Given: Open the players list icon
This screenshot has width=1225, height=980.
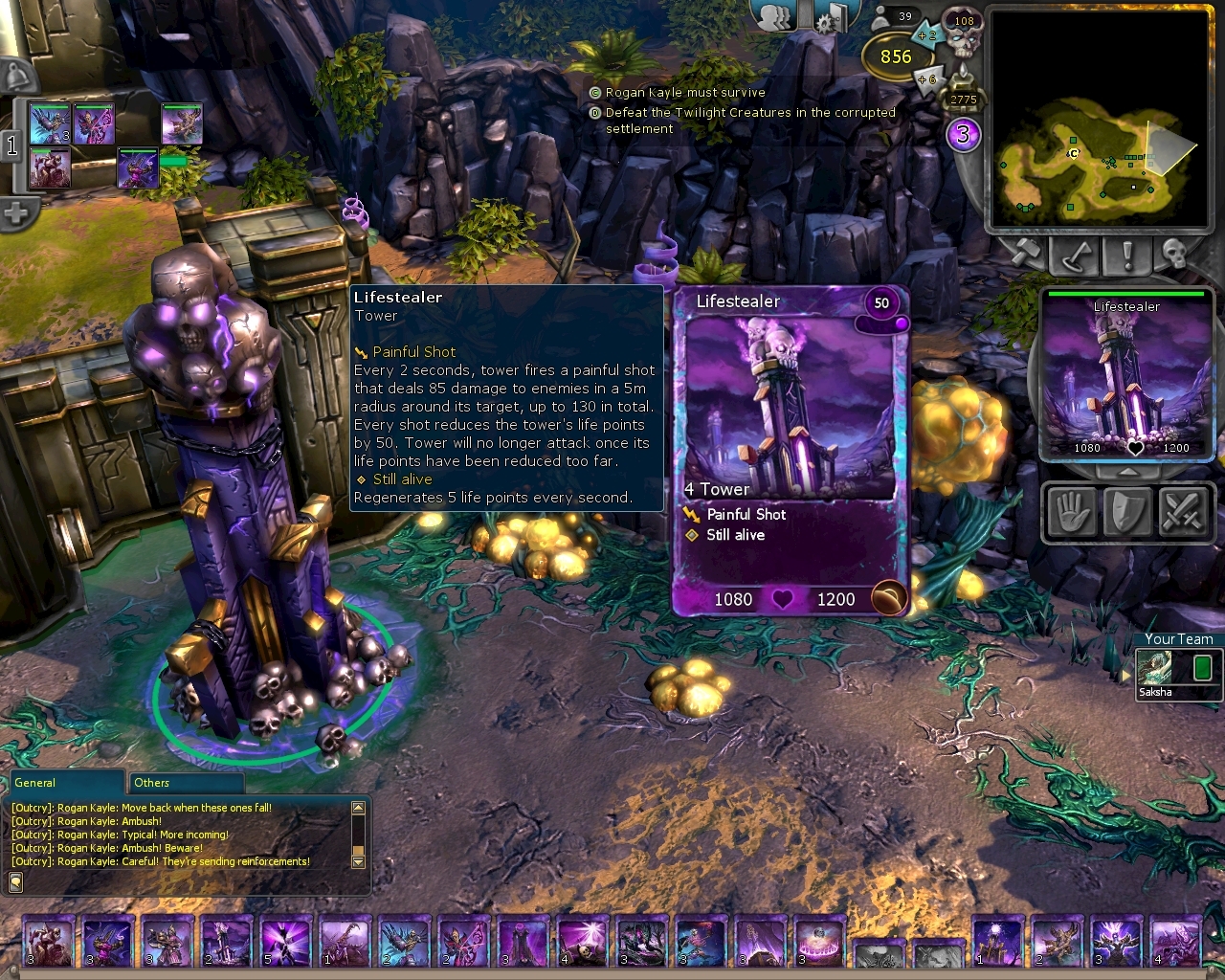Looking at the screenshot, I should (780, 16).
